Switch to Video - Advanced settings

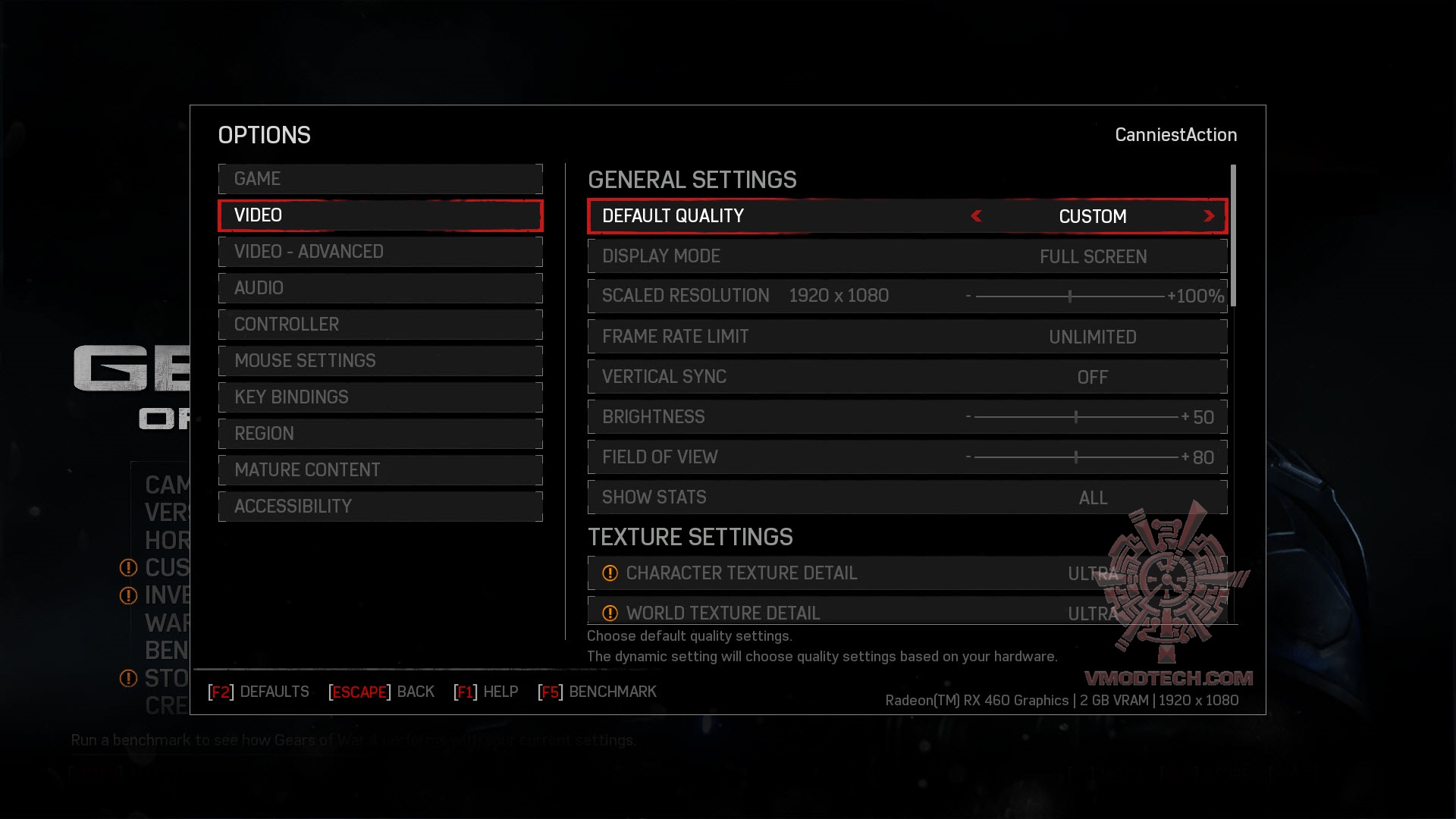point(380,252)
